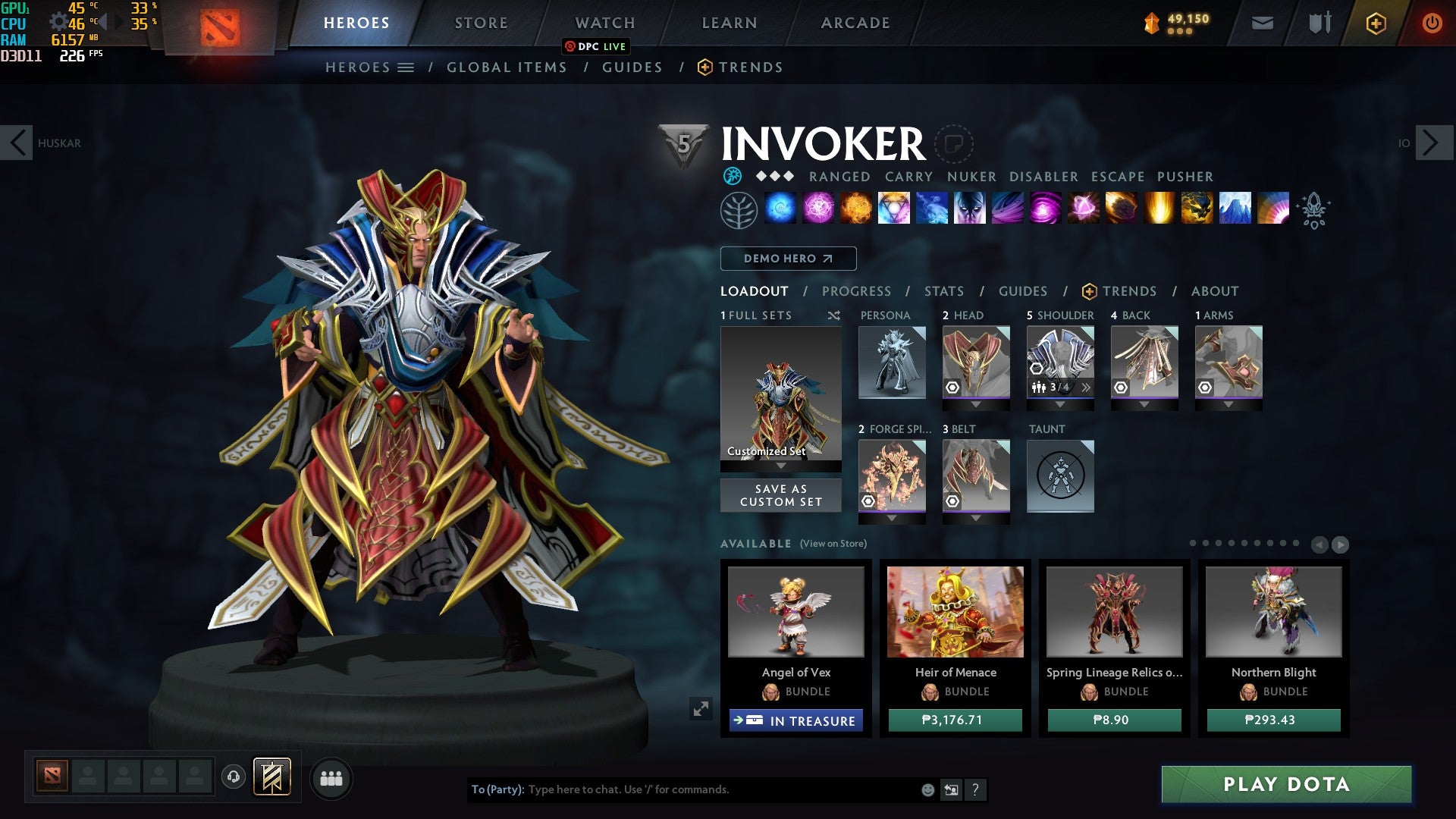Open the hero browser hamburger menu
The height and width of the screenshot is (819, 1456).
(x=406, y=67)
